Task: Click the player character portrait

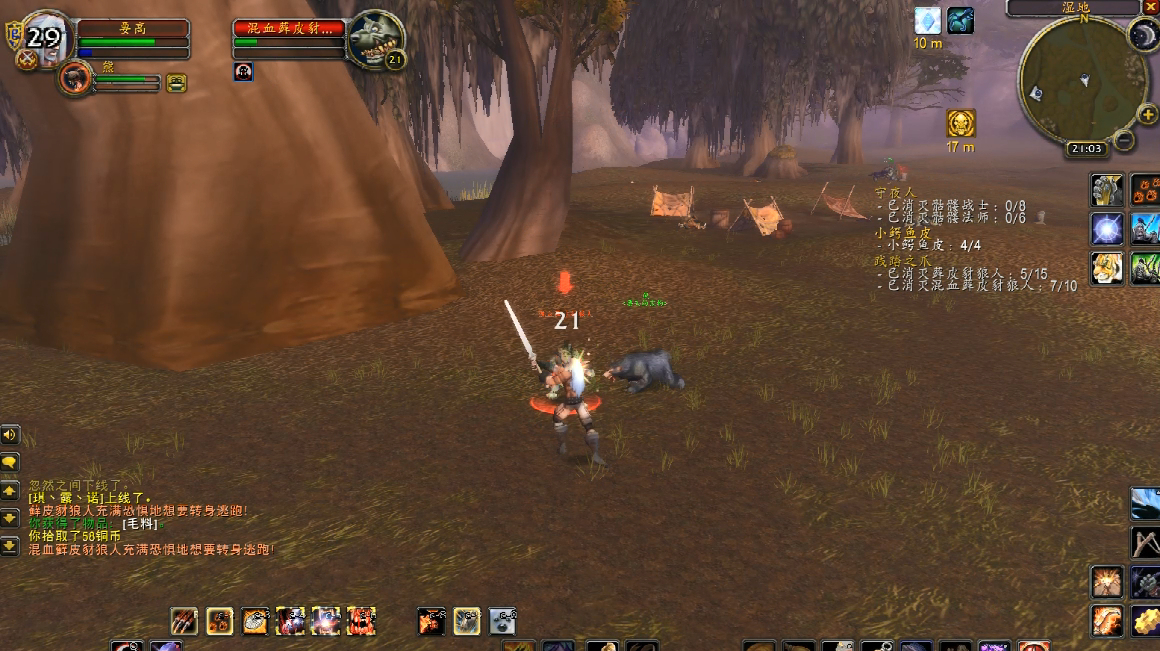Action: (x=43, y=38)
